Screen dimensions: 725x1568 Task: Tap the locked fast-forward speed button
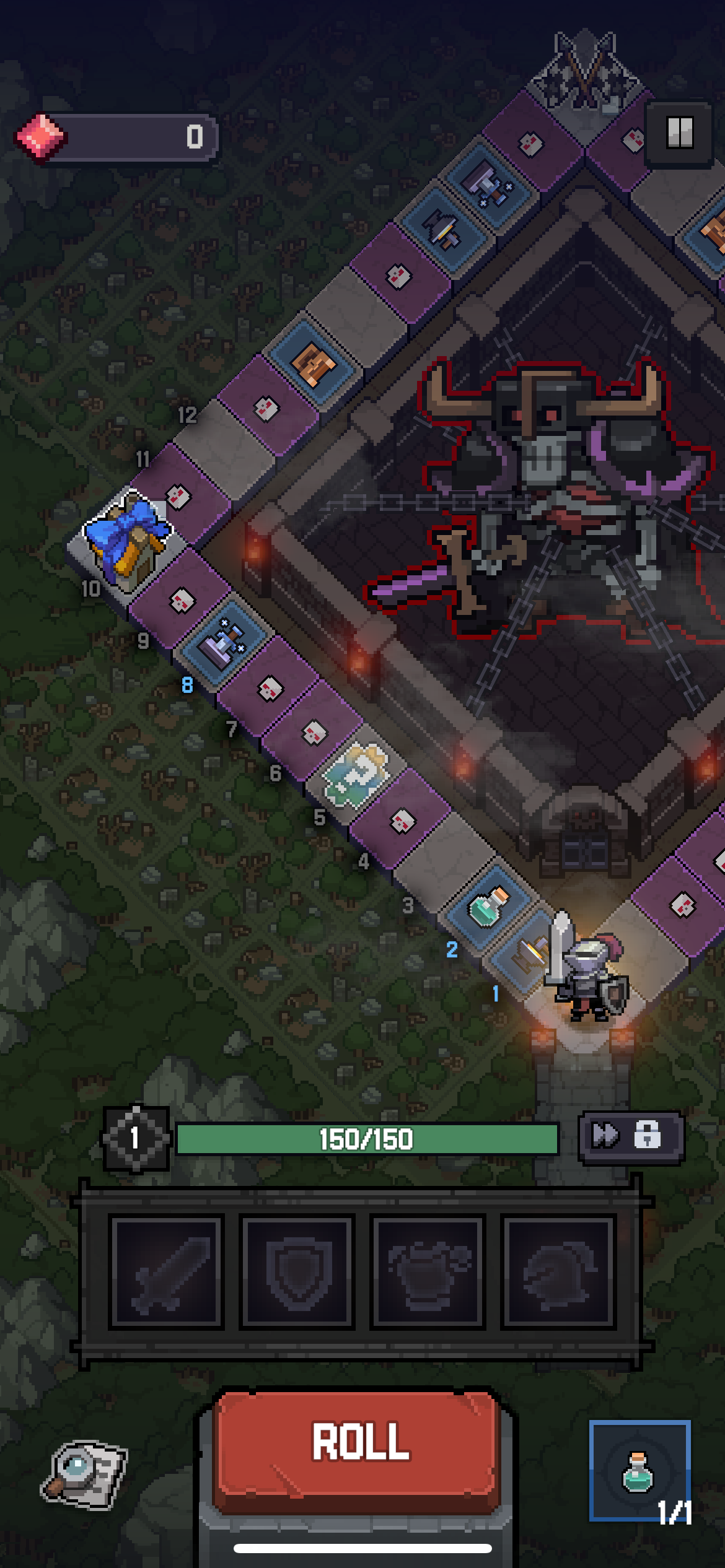point(630,1136)
